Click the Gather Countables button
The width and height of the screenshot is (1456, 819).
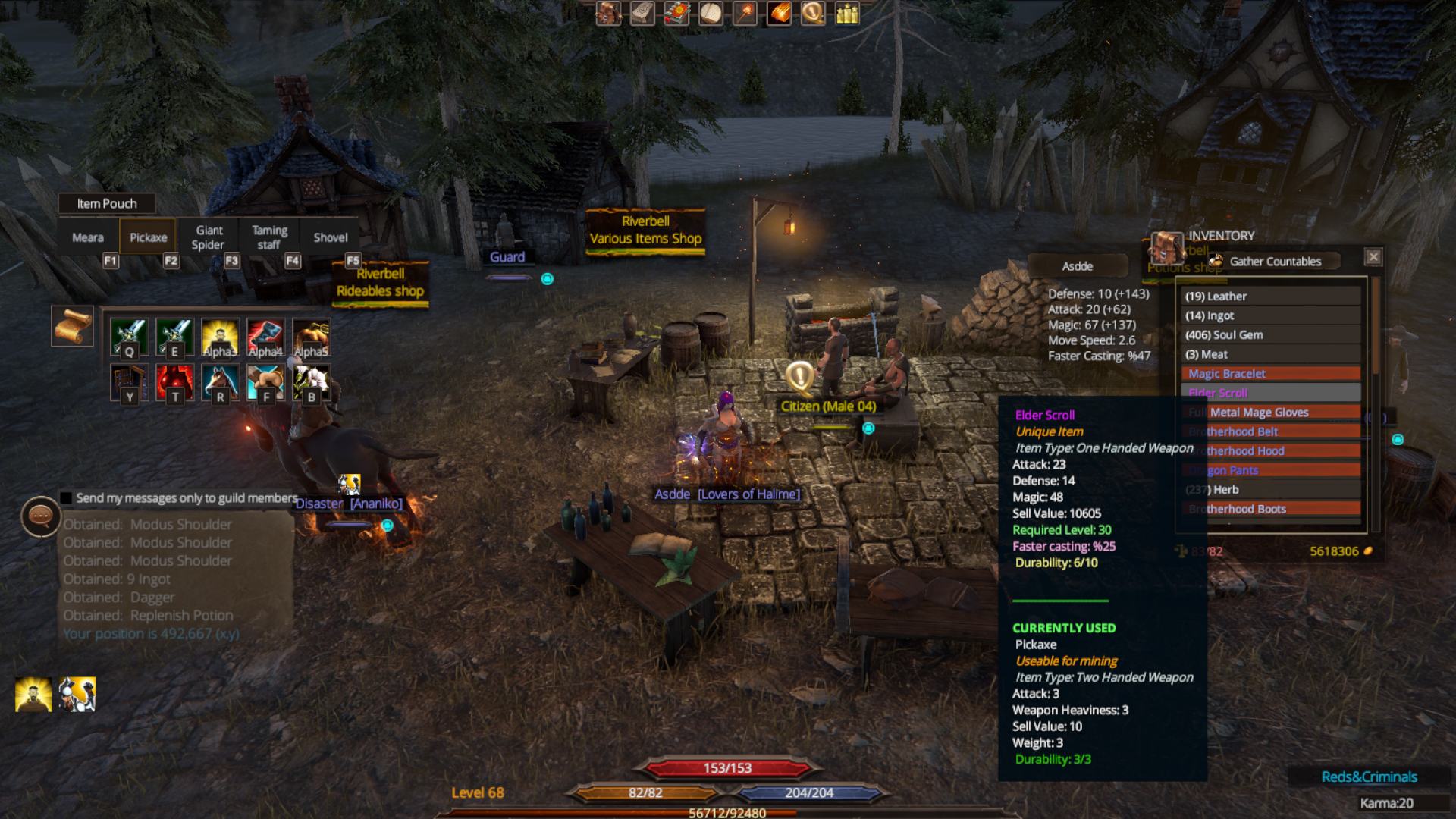click(1274, 262)
